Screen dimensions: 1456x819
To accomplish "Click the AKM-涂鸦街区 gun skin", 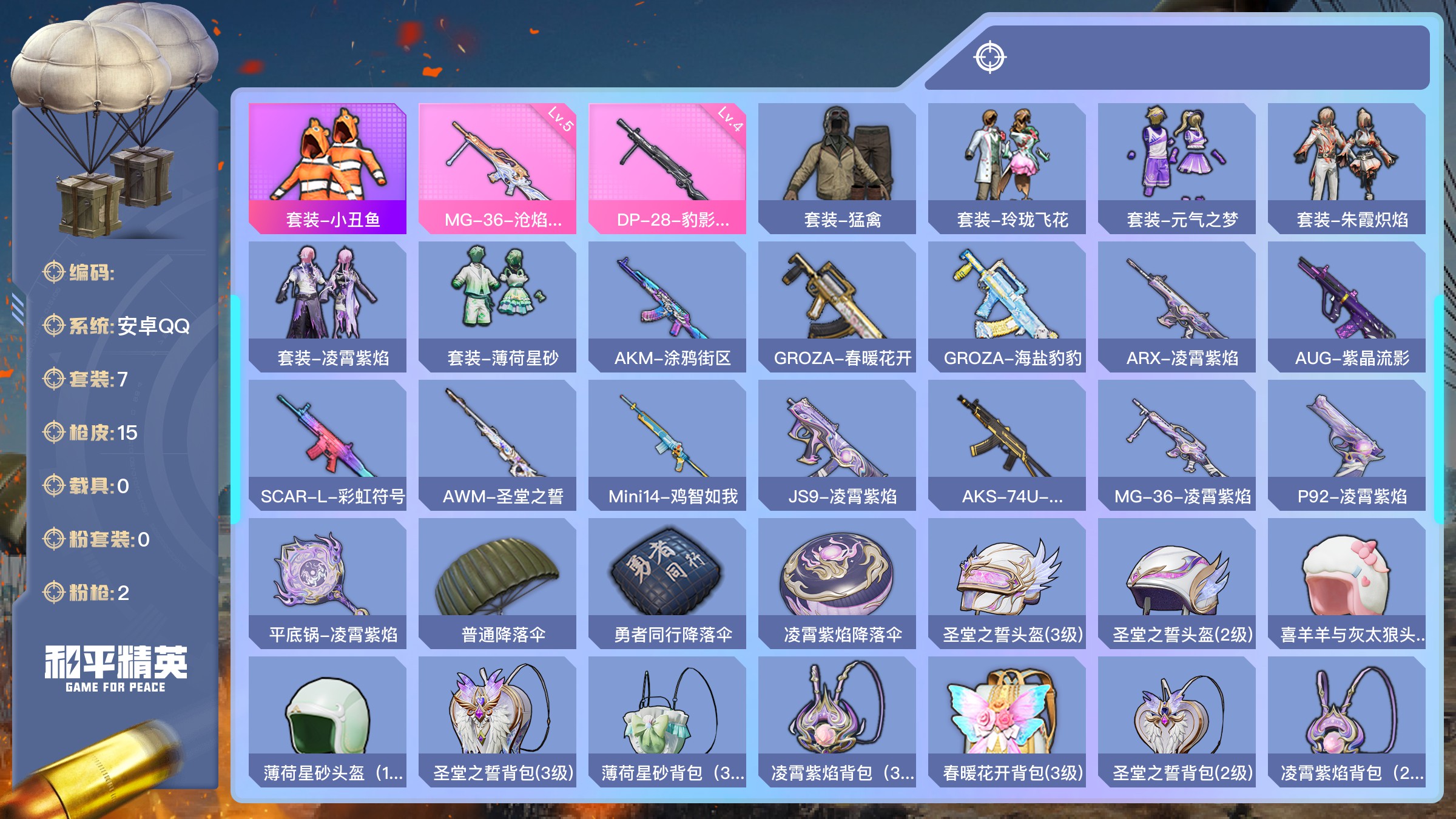I will [667, 306].
